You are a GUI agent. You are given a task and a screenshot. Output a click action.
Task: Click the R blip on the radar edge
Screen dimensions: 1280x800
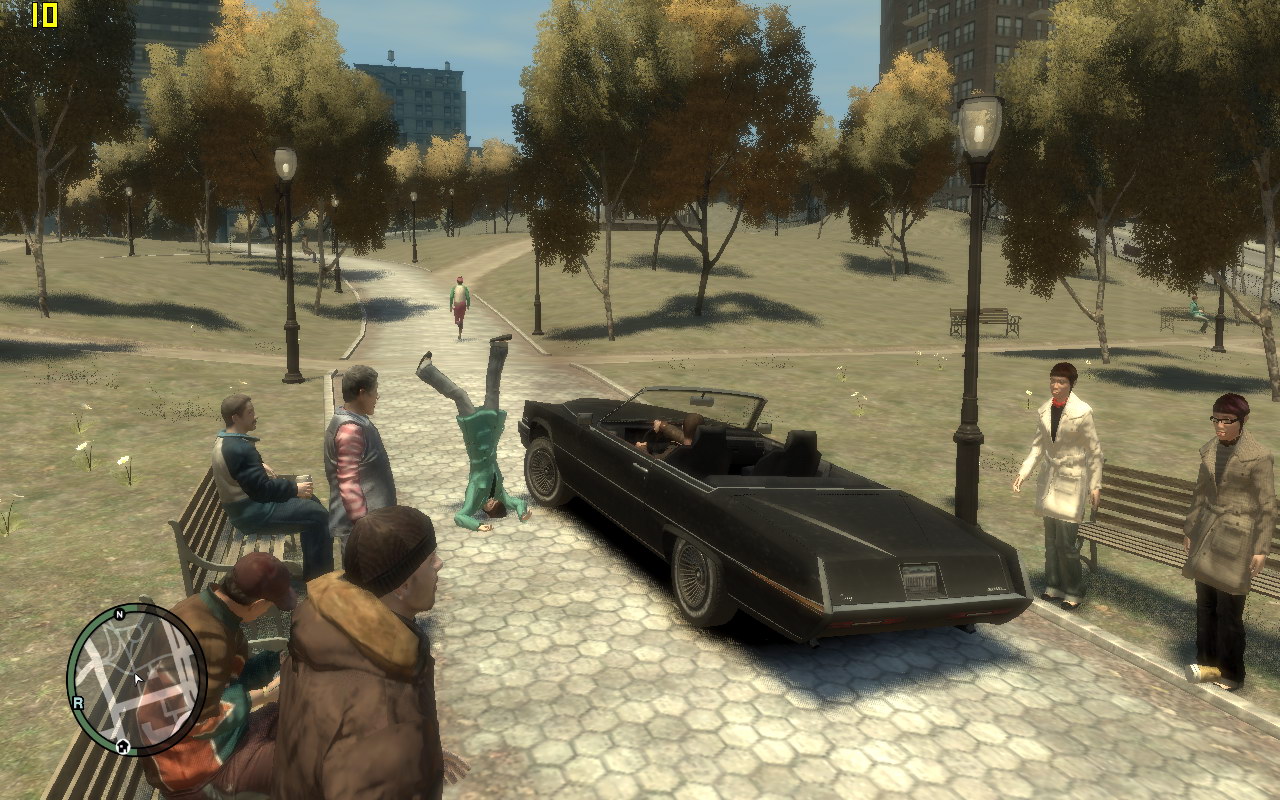[77, 703]
